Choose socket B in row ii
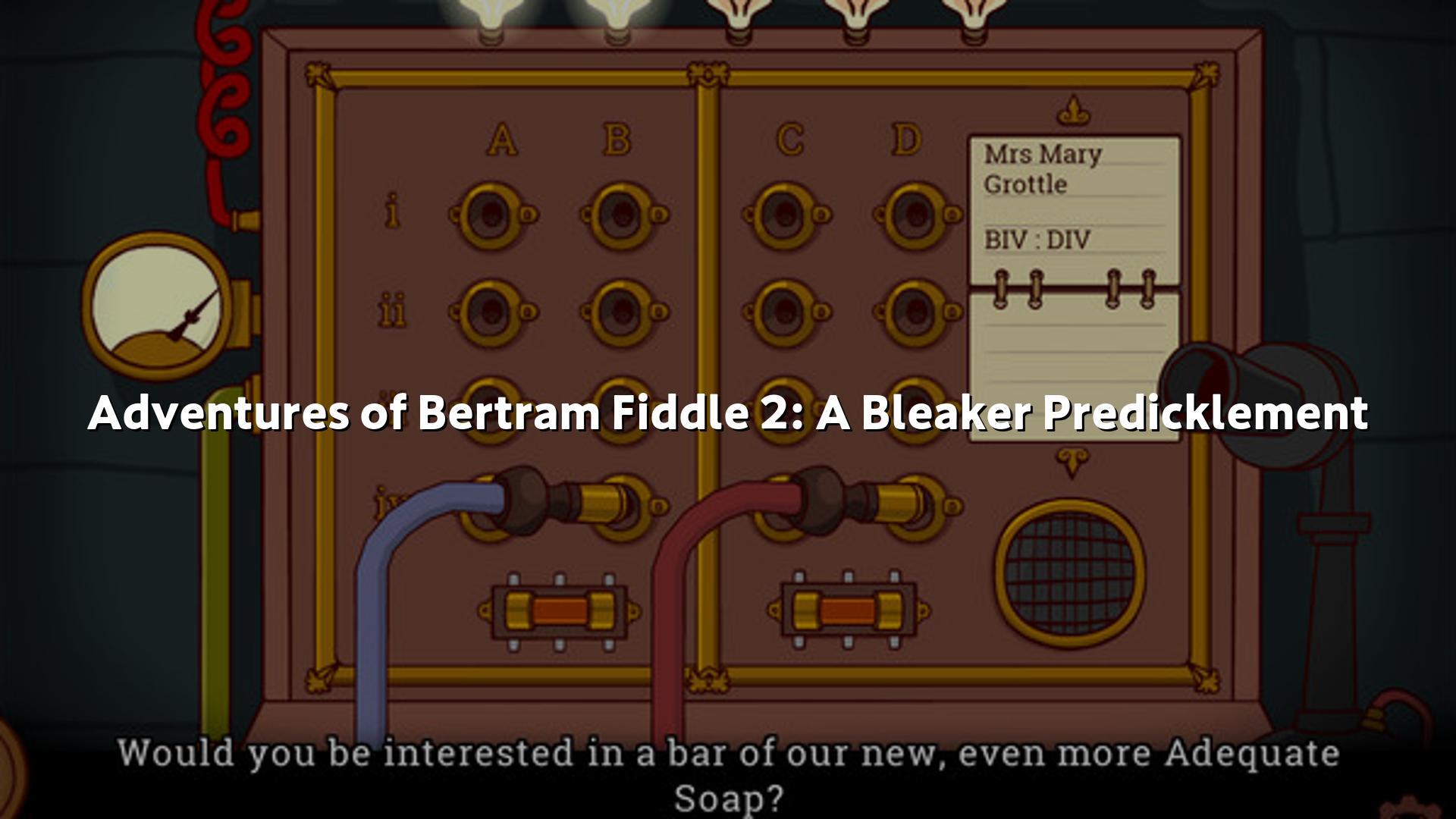The width and height of the screenshot is (1456, 819). point(624,312)
